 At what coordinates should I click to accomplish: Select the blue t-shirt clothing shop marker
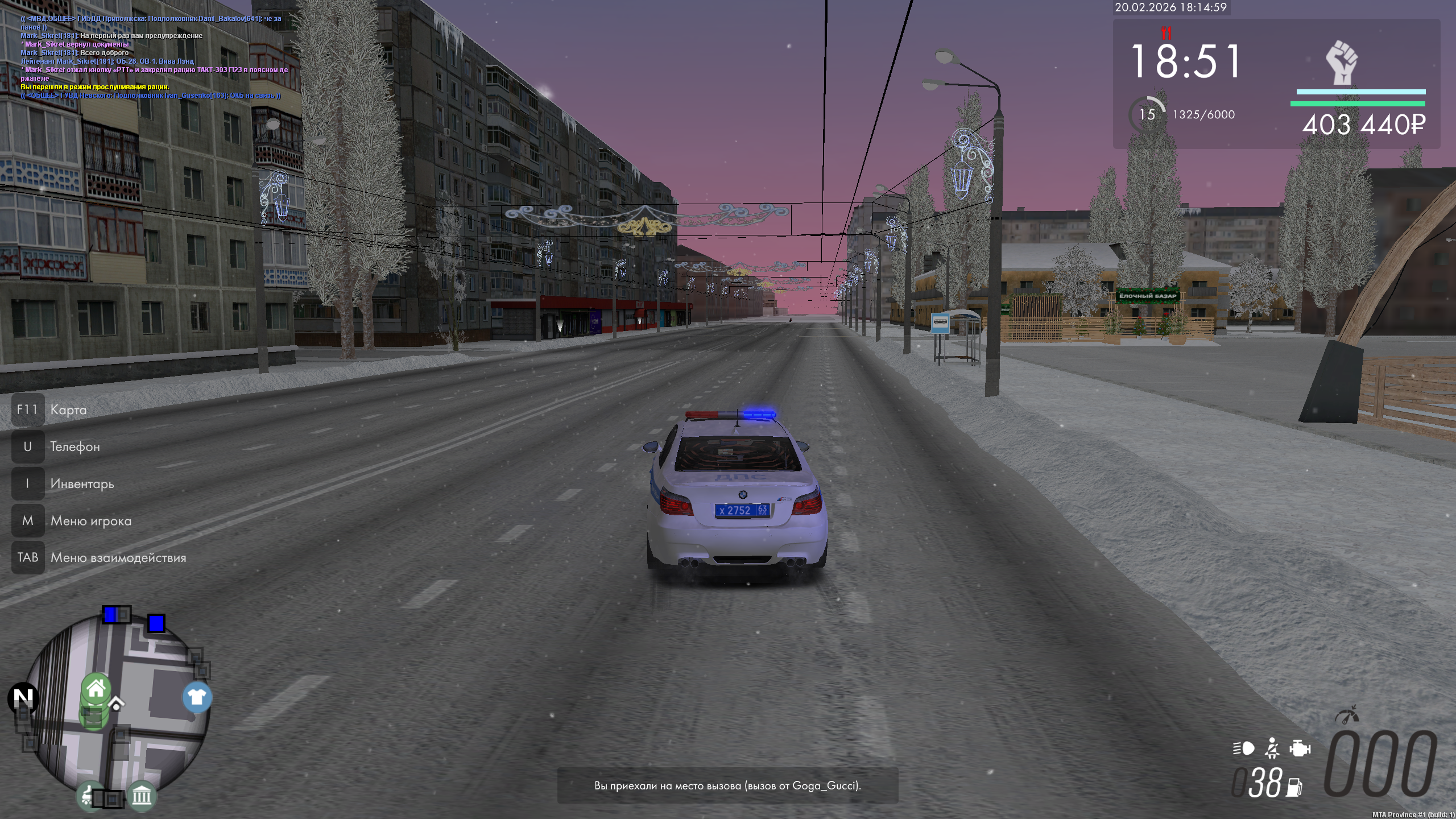point(197,697)
